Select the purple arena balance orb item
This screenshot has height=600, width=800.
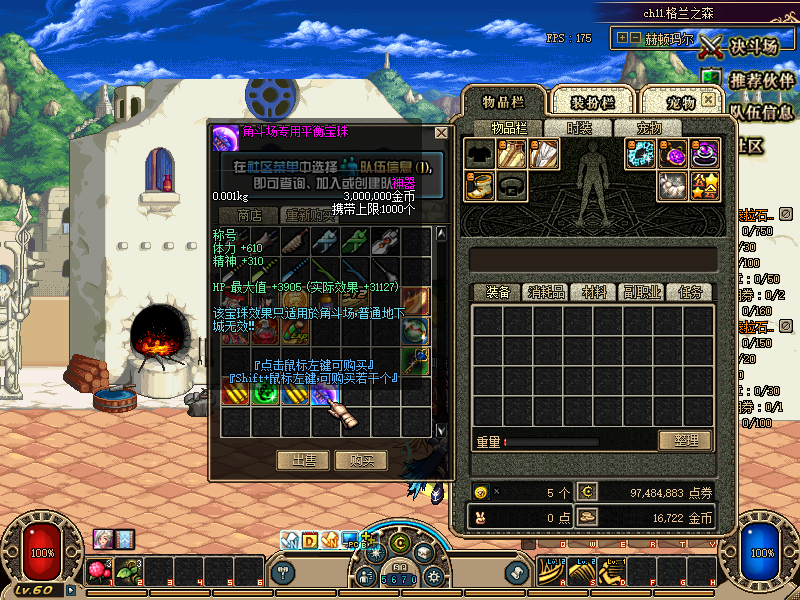pyautogui.click(x=326, y=395)
